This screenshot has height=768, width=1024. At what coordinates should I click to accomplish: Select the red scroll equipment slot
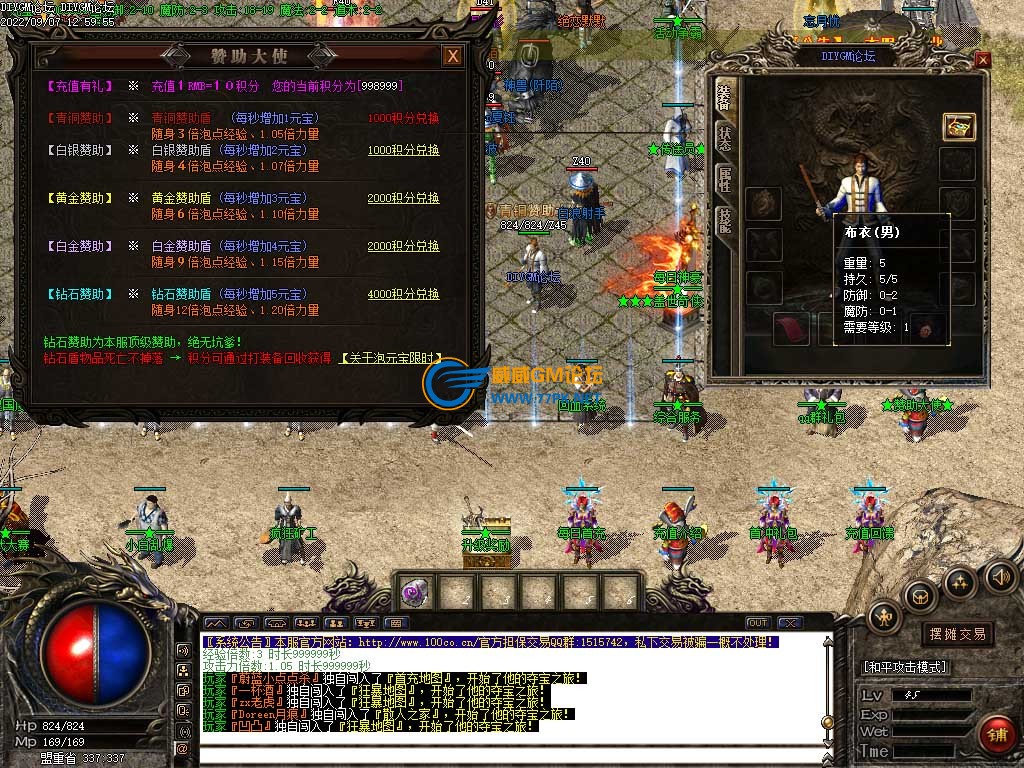tap(792, 328)
